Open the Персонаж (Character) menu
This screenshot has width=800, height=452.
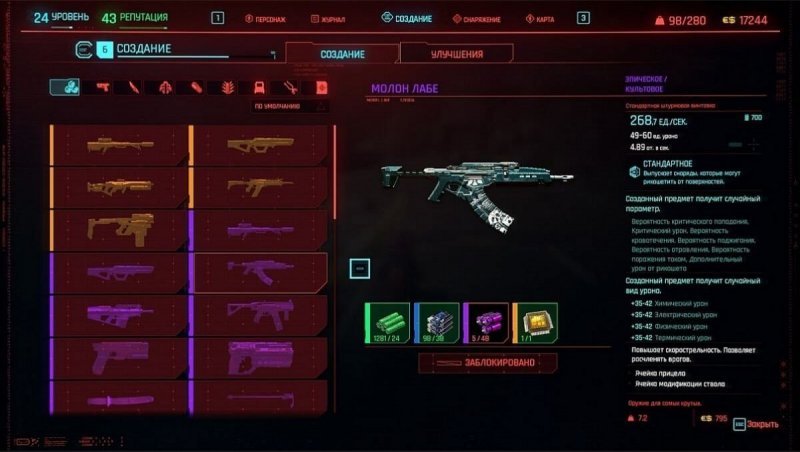pyautogui.click(x=274, y=19)
